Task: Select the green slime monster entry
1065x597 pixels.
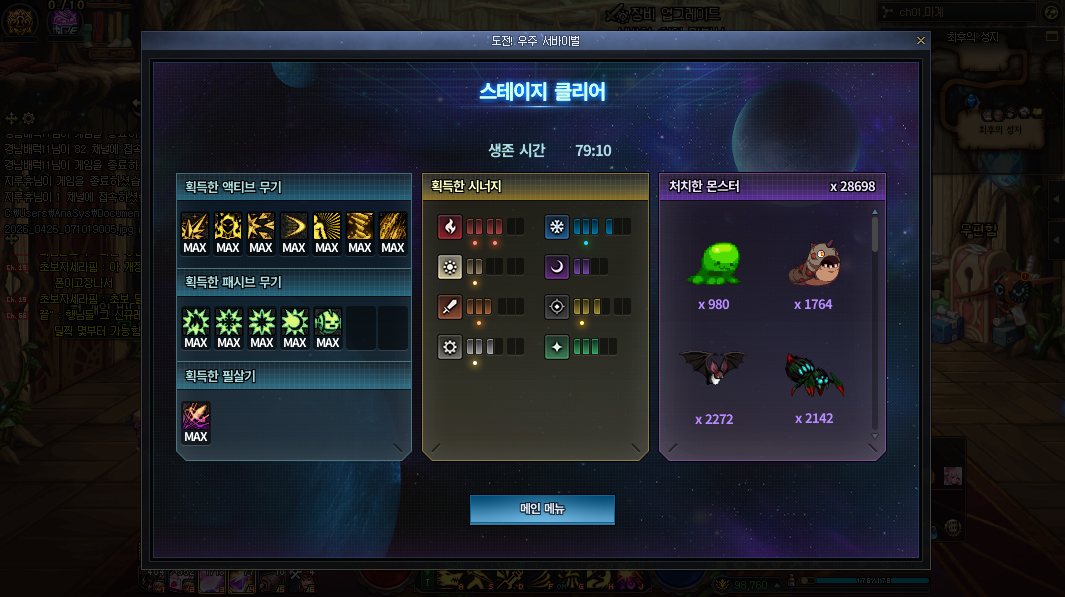Action: click(x=718, y=265)
